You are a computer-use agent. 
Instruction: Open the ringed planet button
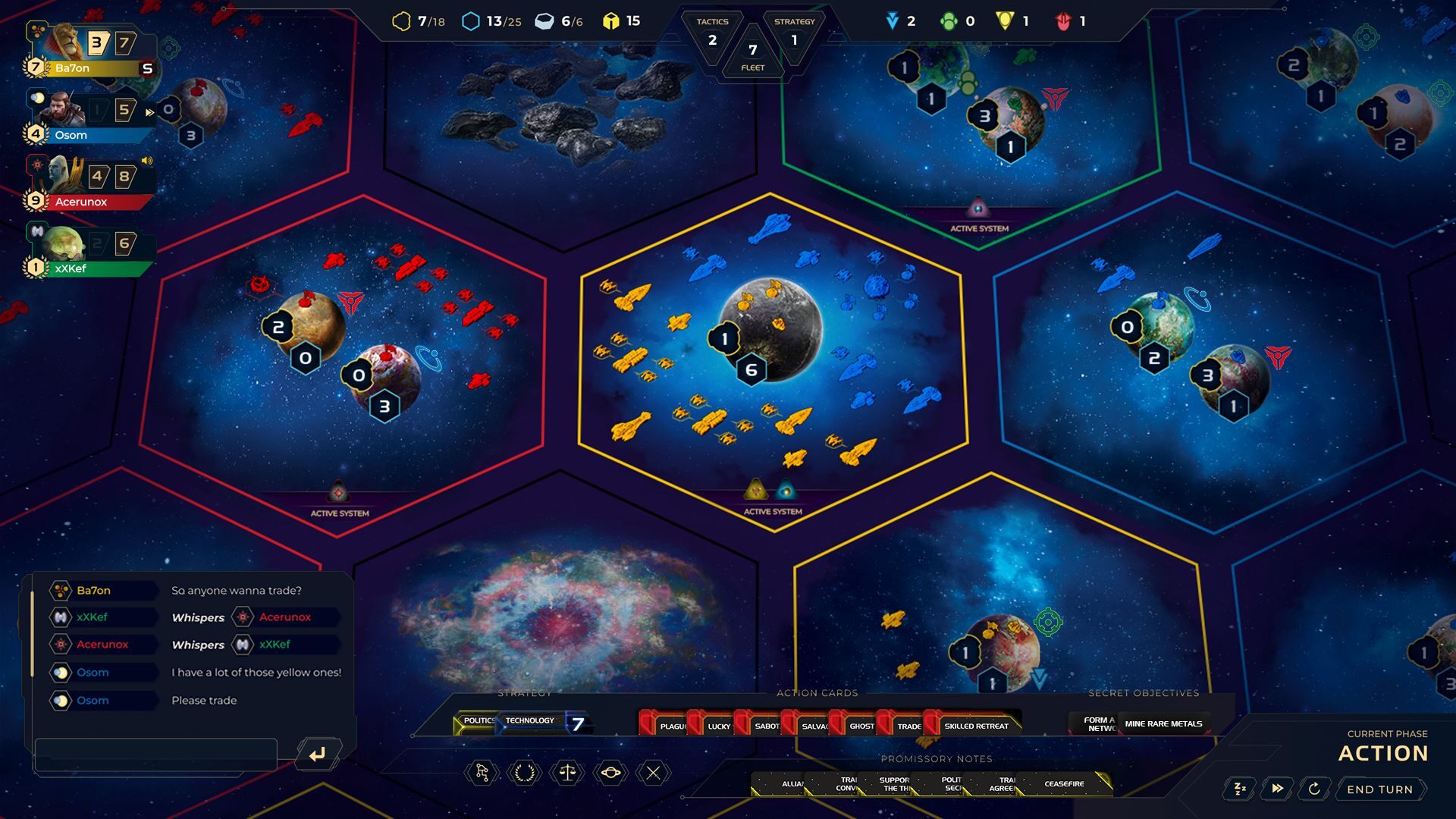[x=610, y=773]
